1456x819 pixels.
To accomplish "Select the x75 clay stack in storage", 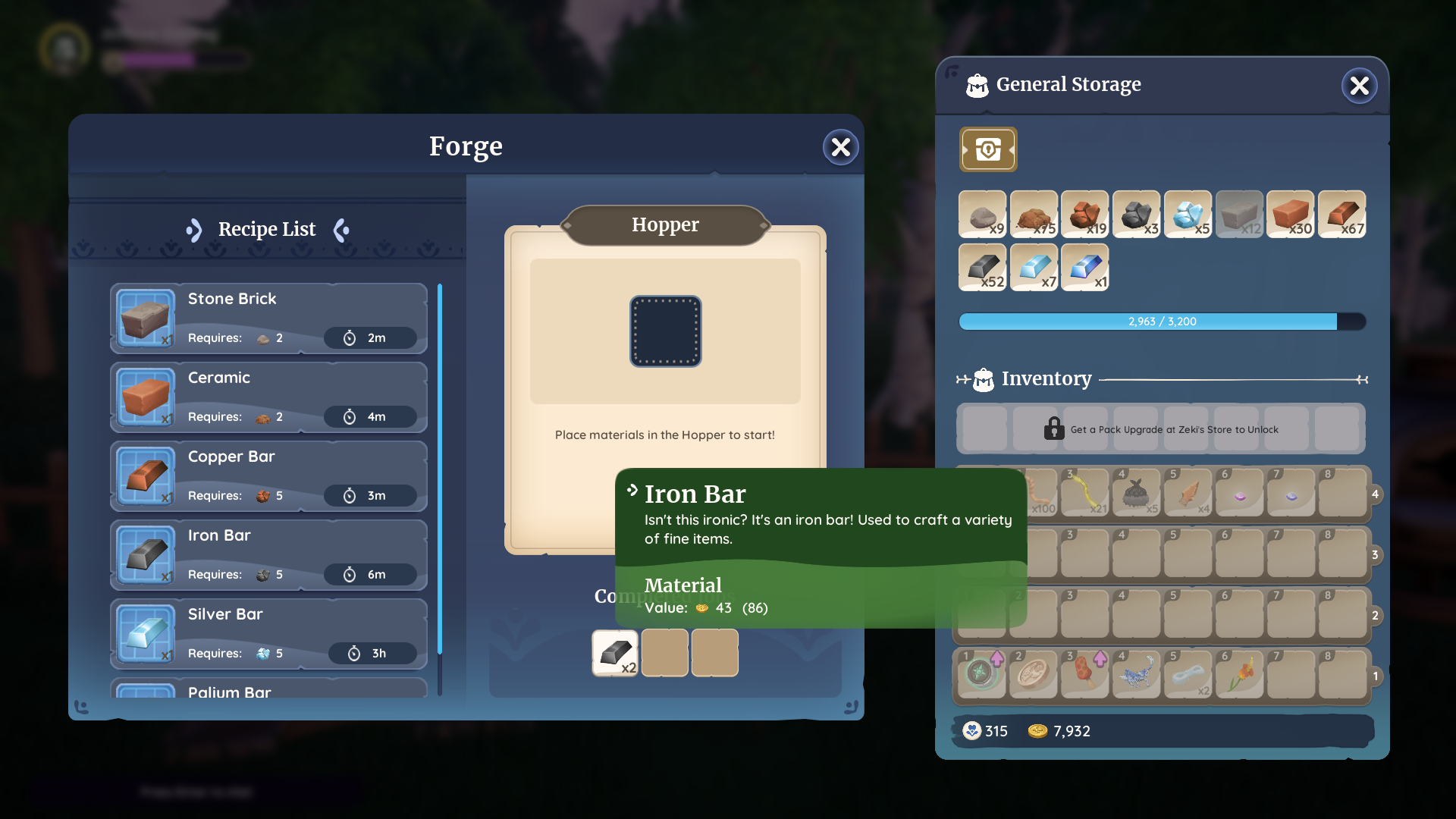I will point(1034,215).
